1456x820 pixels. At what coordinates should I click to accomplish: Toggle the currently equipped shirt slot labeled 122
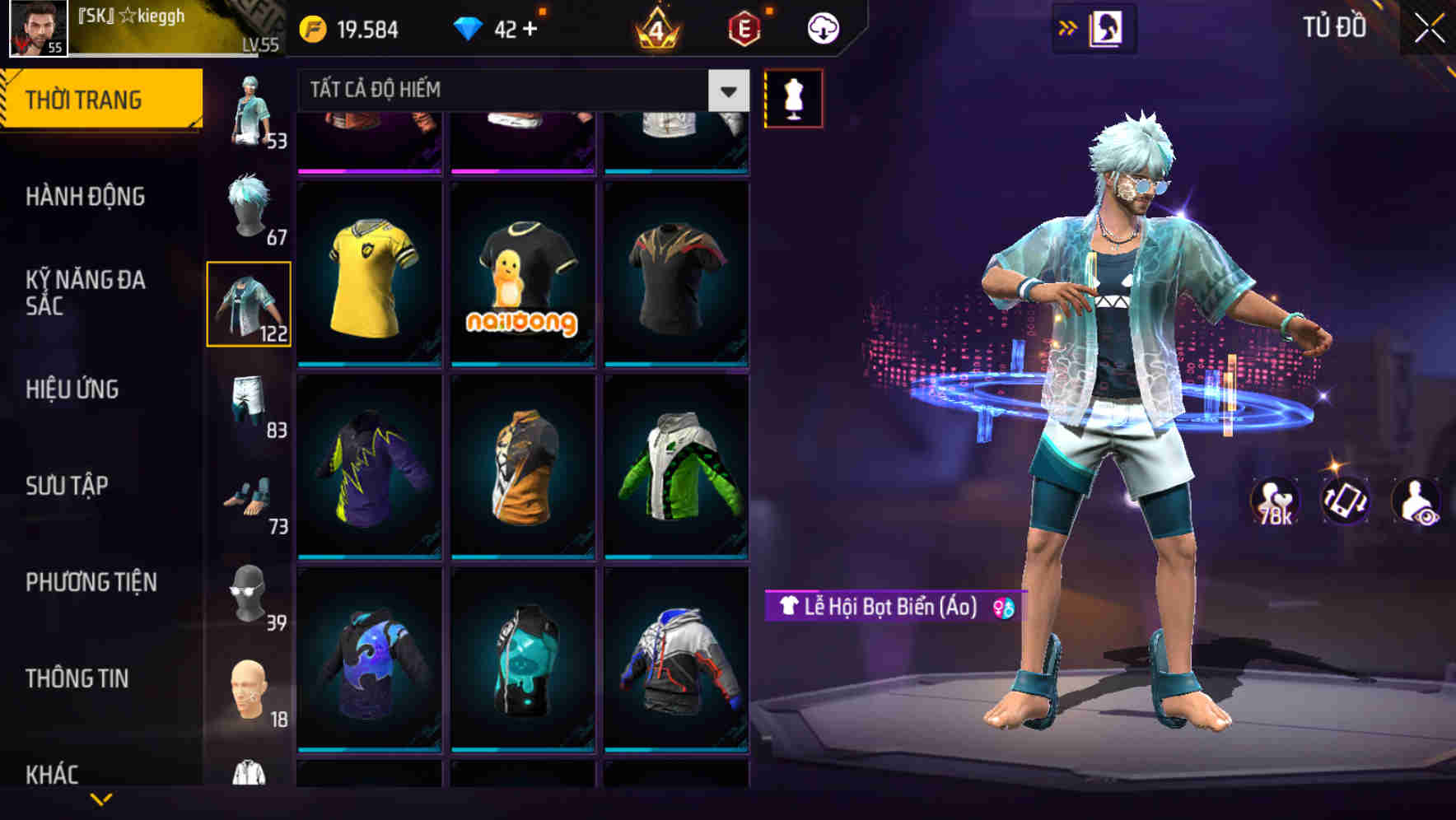click(x=250, y=303)
